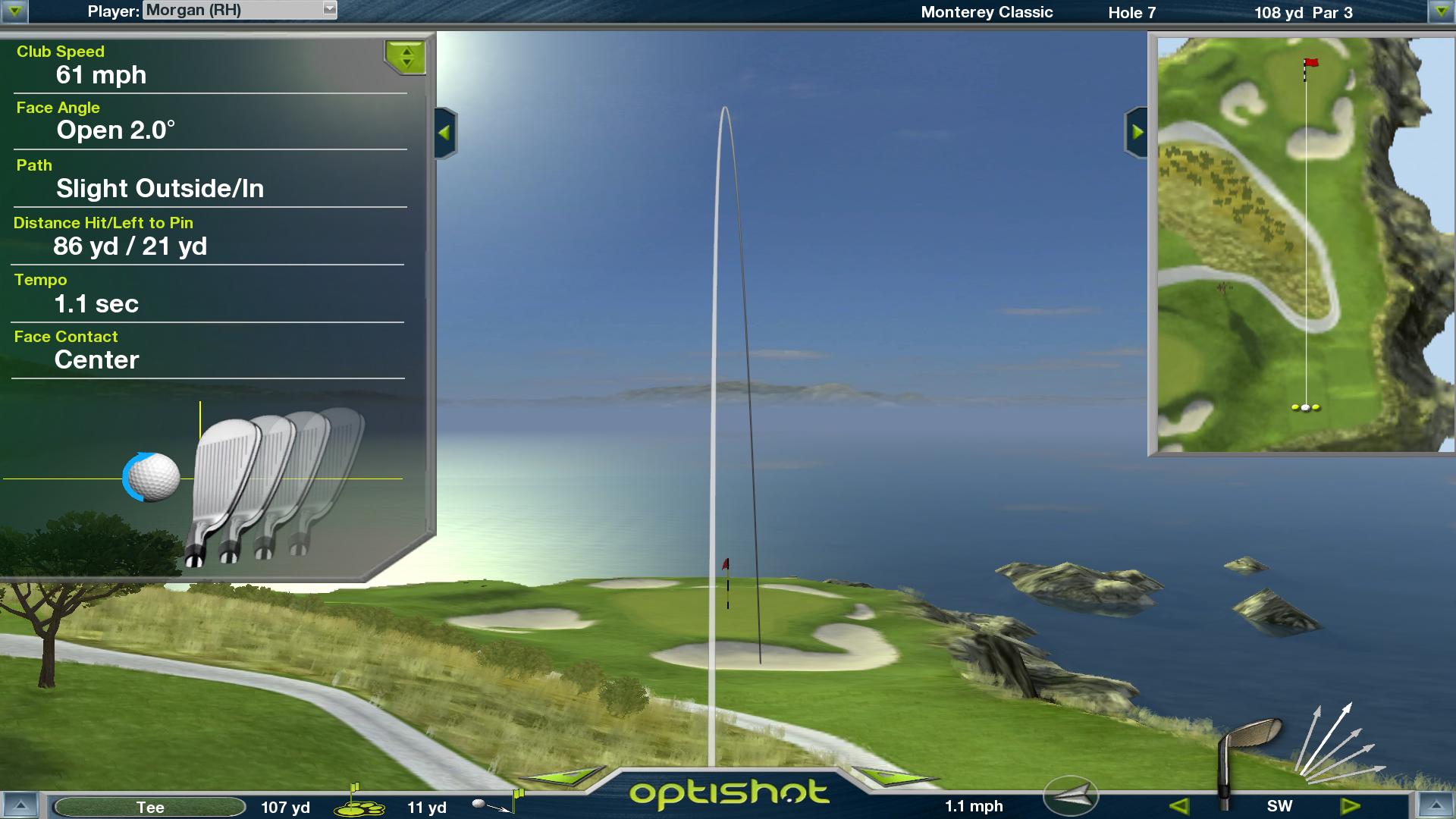The width and height of the screenshot is (1456, 819).
Task: Select the previous club with left arrow
Action: coord(1178,806)
